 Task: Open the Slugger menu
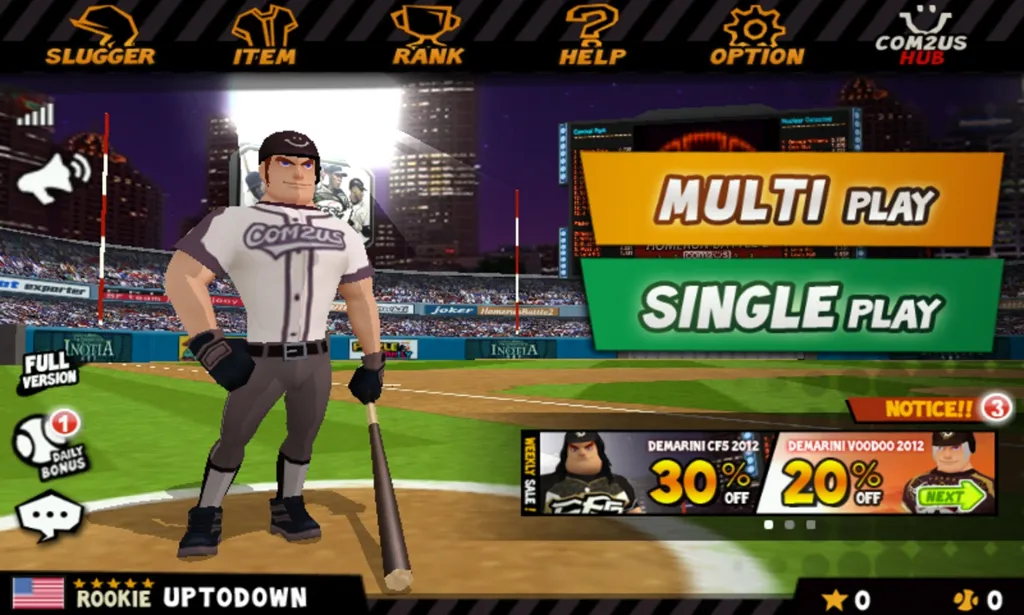pos(100,36)
